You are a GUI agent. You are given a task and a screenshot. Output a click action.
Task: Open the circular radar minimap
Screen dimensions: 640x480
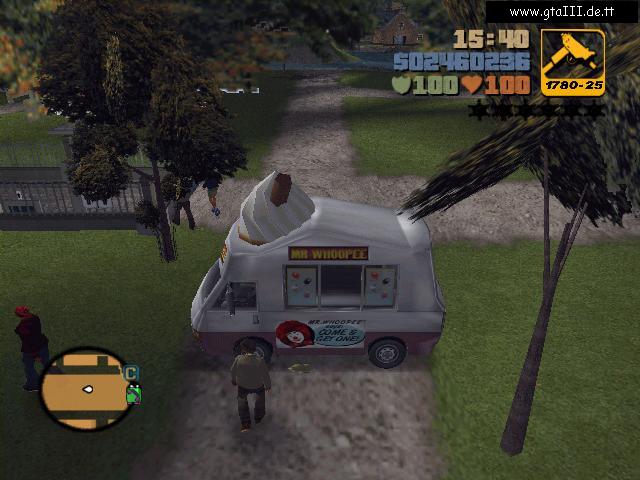(x=84, y=388)
